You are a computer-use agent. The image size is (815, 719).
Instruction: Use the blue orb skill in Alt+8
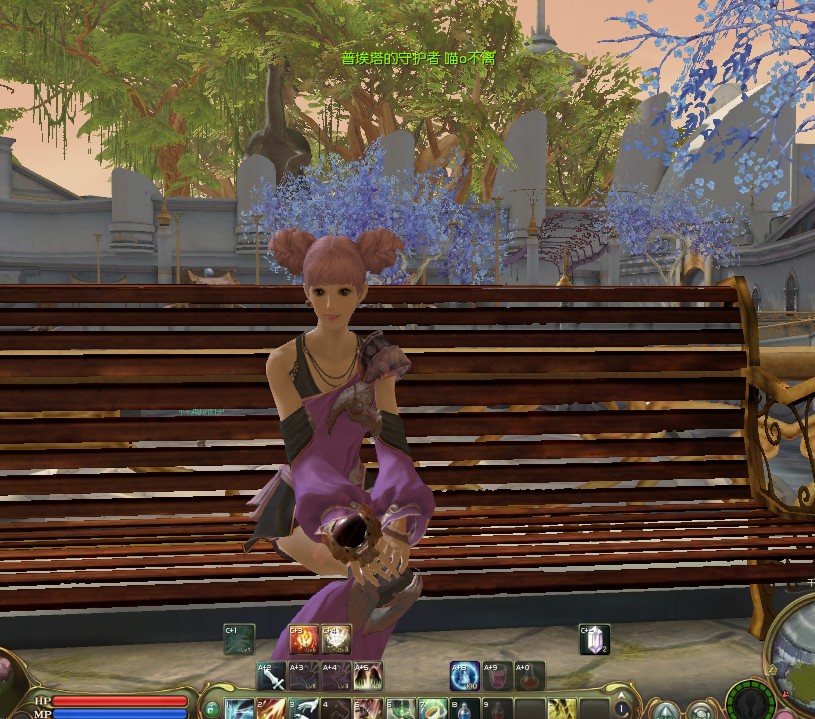pyautogui.click(x=465, y=677)
